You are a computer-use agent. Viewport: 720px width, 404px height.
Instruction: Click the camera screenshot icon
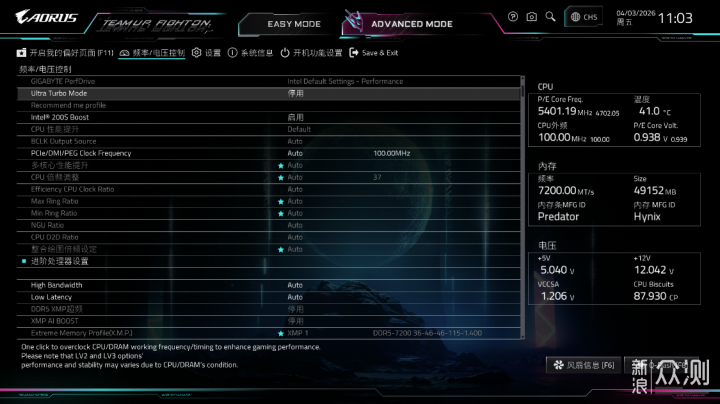pyautogui.click(x=531, y=17)
